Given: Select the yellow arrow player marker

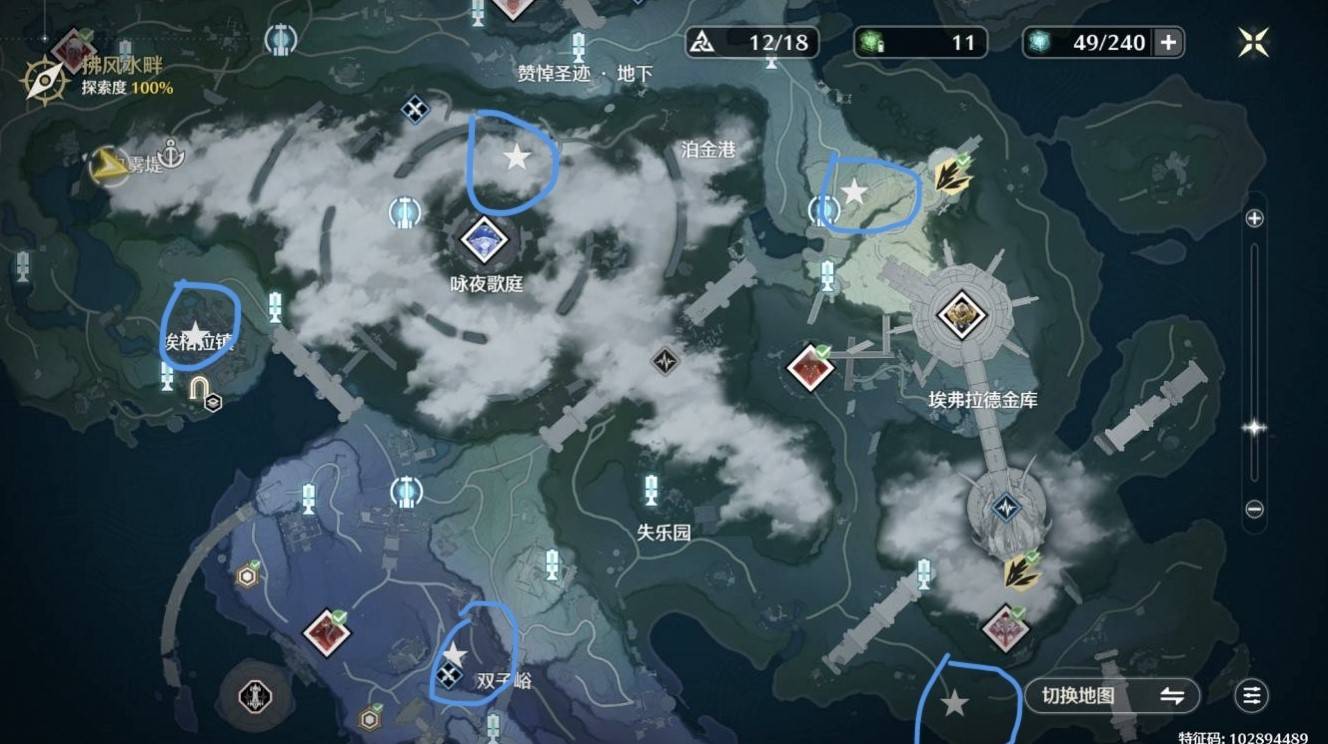Looking at the screenshot, I should [108, 166].
